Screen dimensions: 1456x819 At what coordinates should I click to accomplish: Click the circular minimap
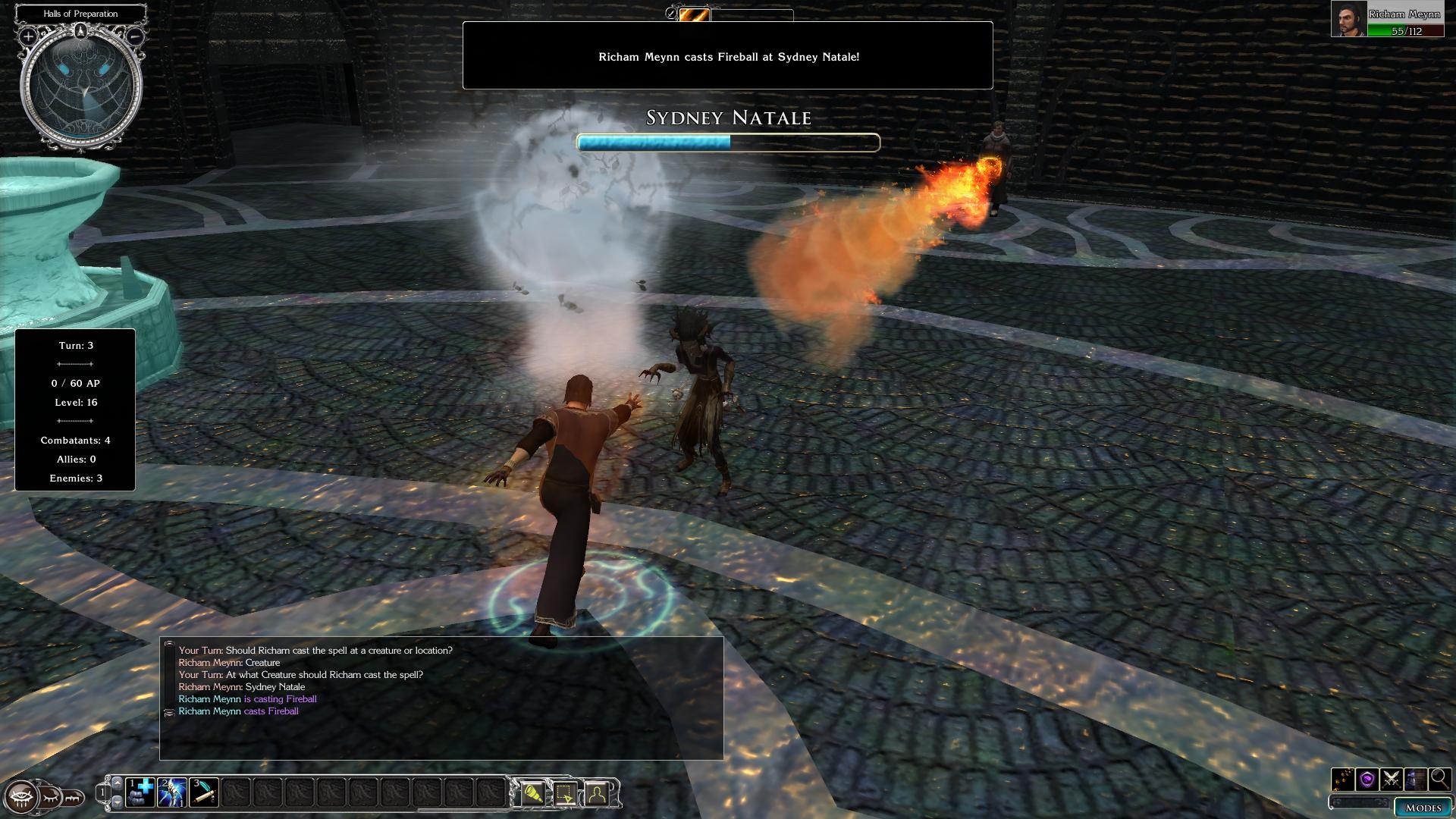coord(81,87)
